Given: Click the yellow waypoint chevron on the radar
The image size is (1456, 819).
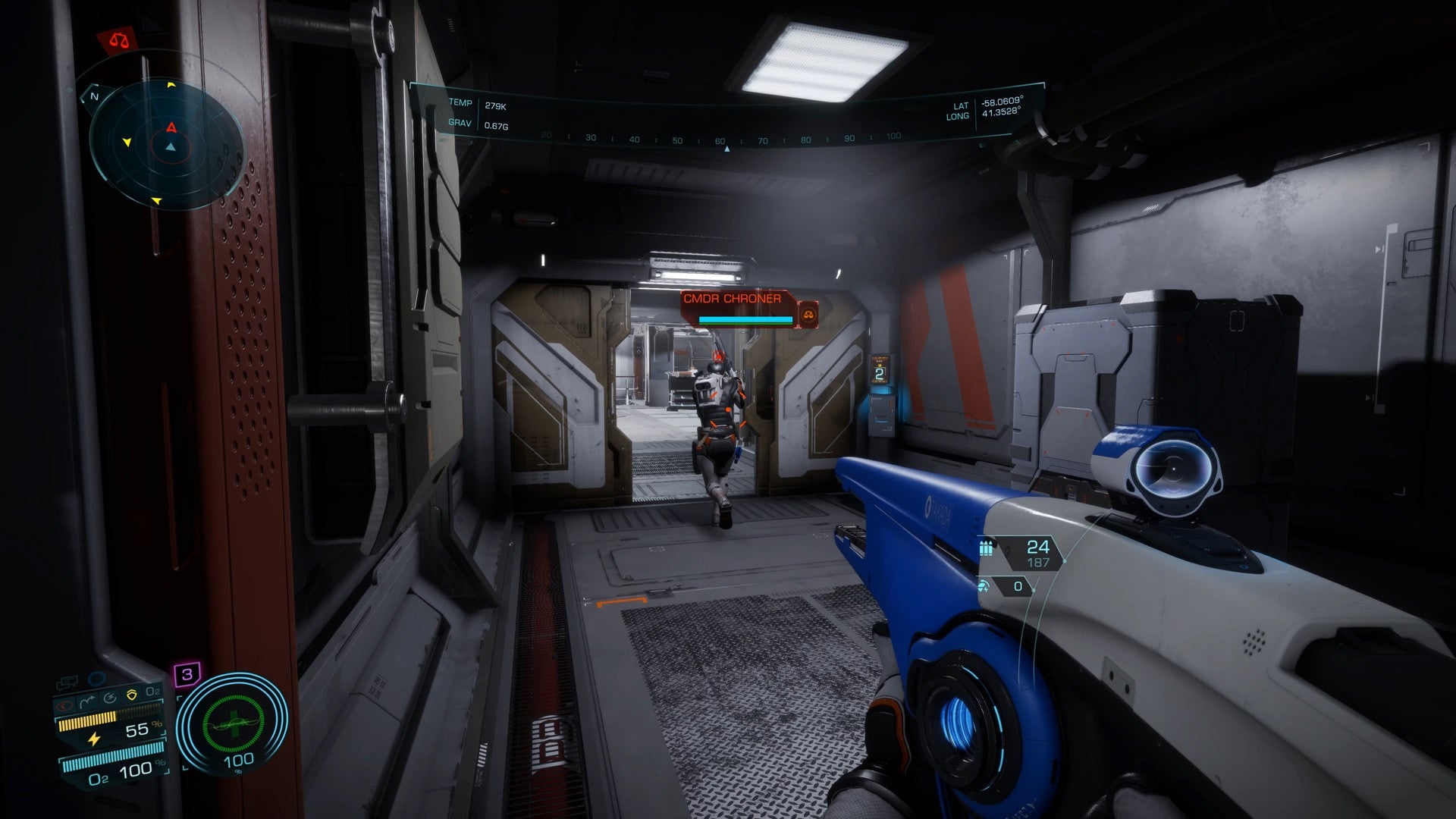Looking at the screenshot, I should point(171,85).
